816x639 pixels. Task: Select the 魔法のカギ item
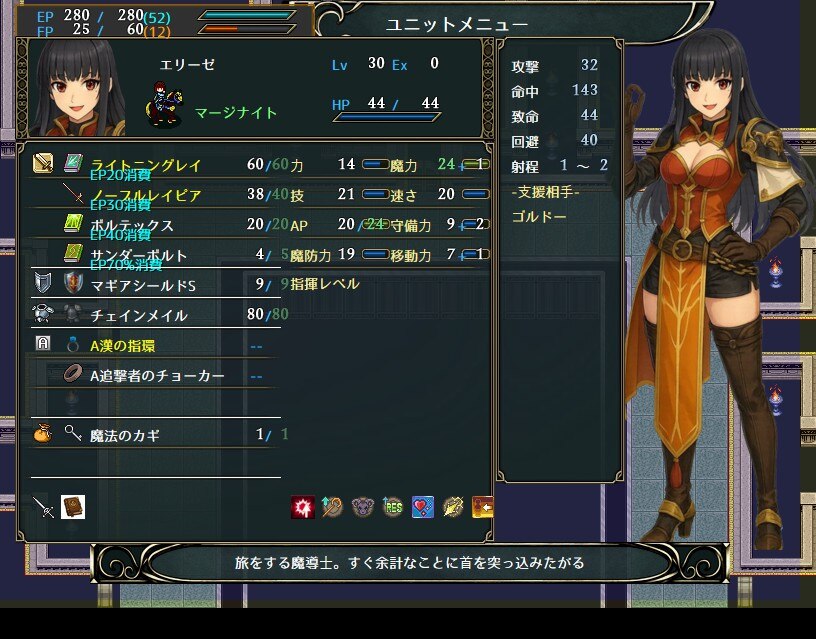(124, 435)
